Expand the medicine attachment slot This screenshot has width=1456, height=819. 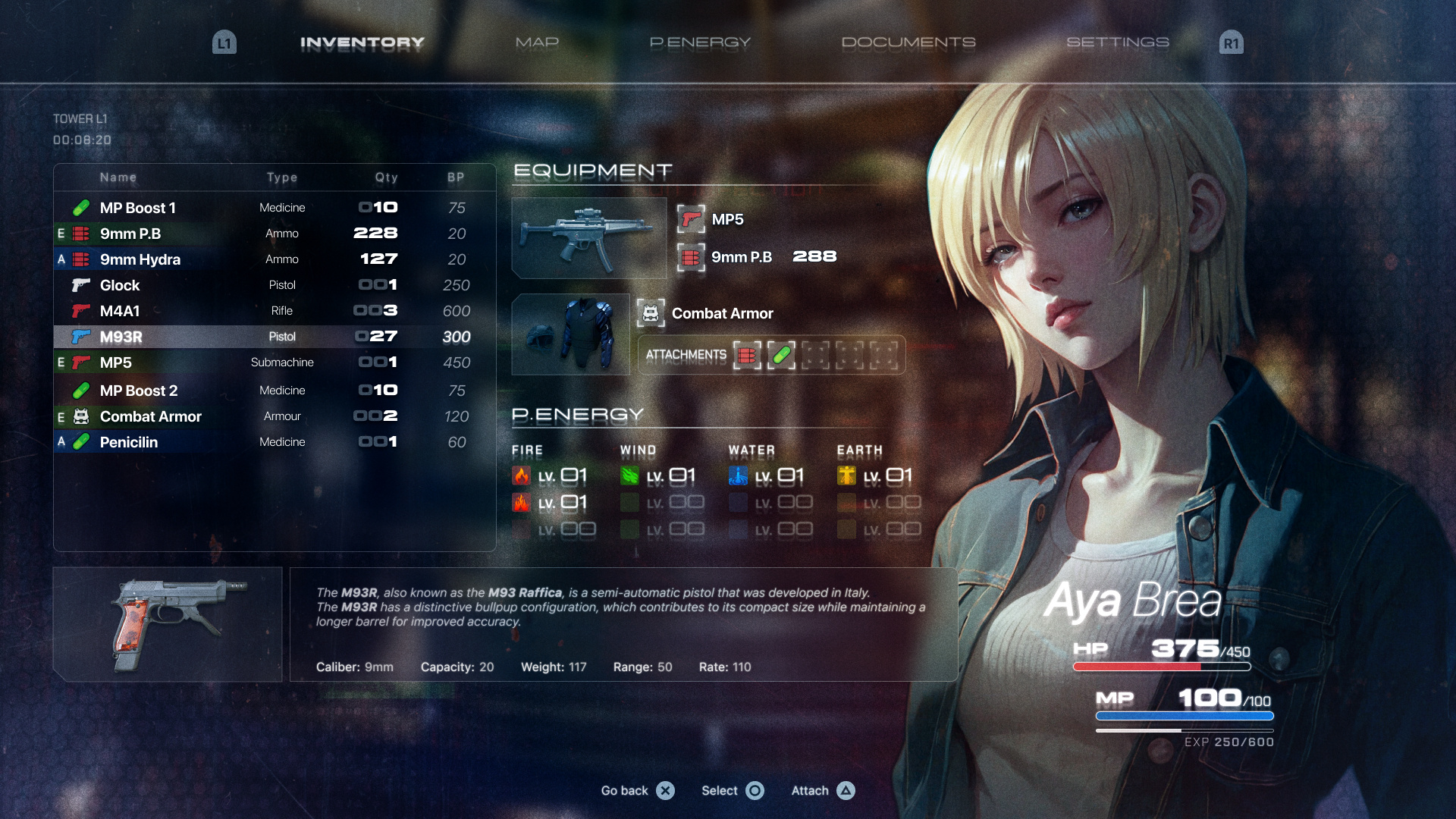pos(783,354)
